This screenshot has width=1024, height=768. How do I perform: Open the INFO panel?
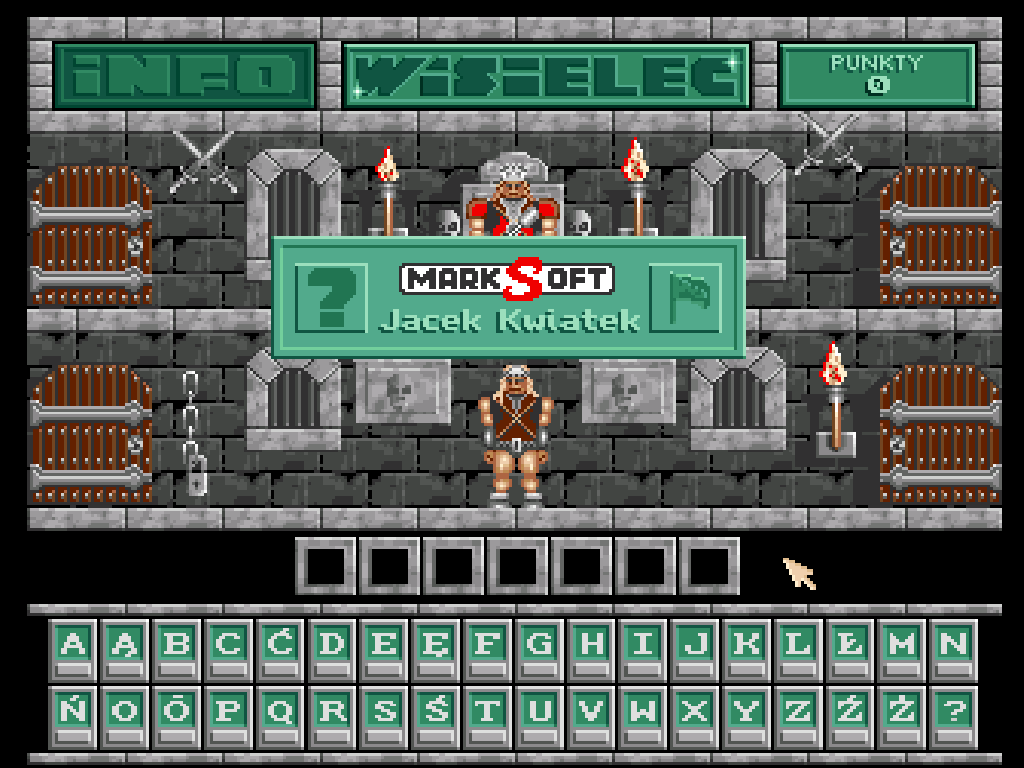point(184,75)
